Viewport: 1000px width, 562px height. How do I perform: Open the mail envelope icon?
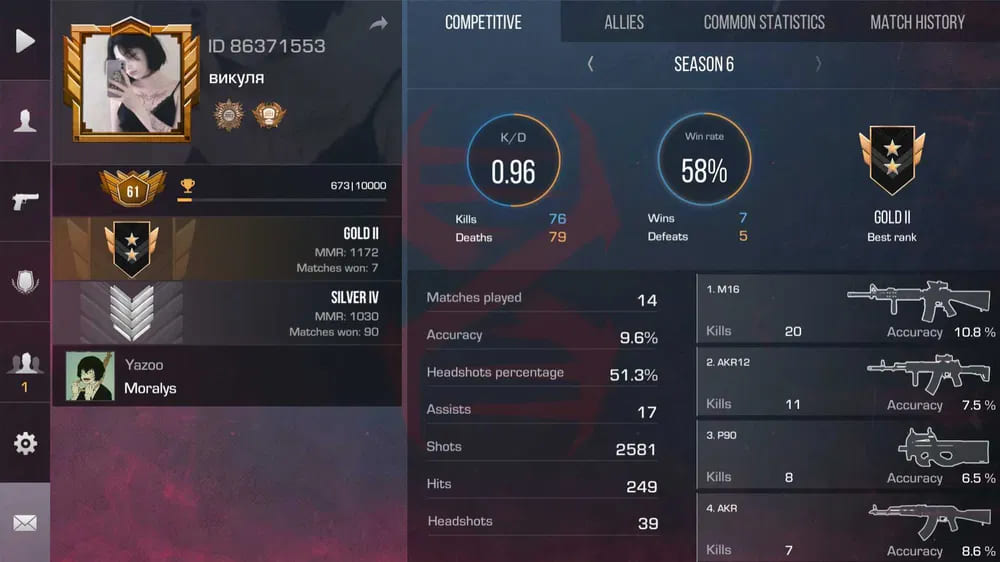(25, 522)
